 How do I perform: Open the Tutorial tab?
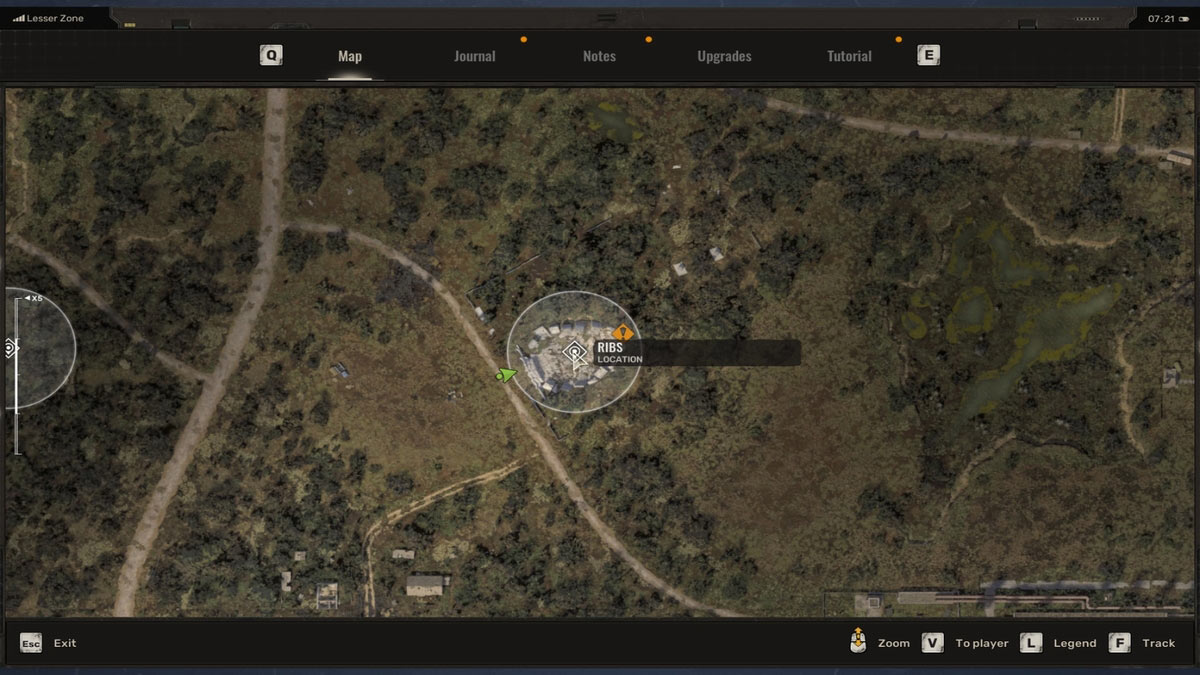tap(849, 56)
